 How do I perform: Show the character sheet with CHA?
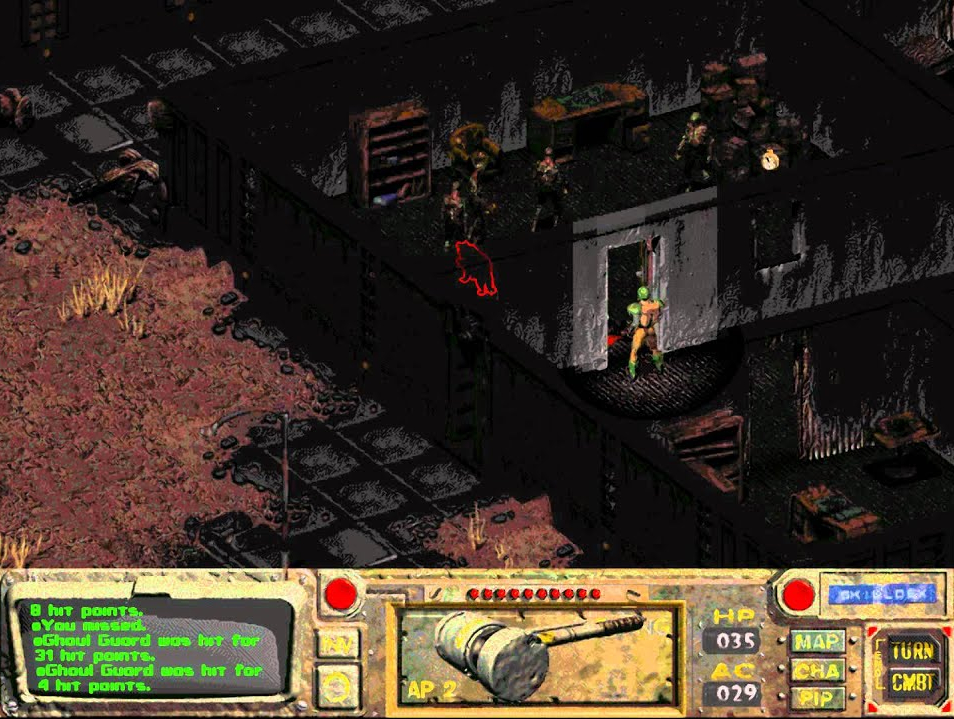click(818, 670)
